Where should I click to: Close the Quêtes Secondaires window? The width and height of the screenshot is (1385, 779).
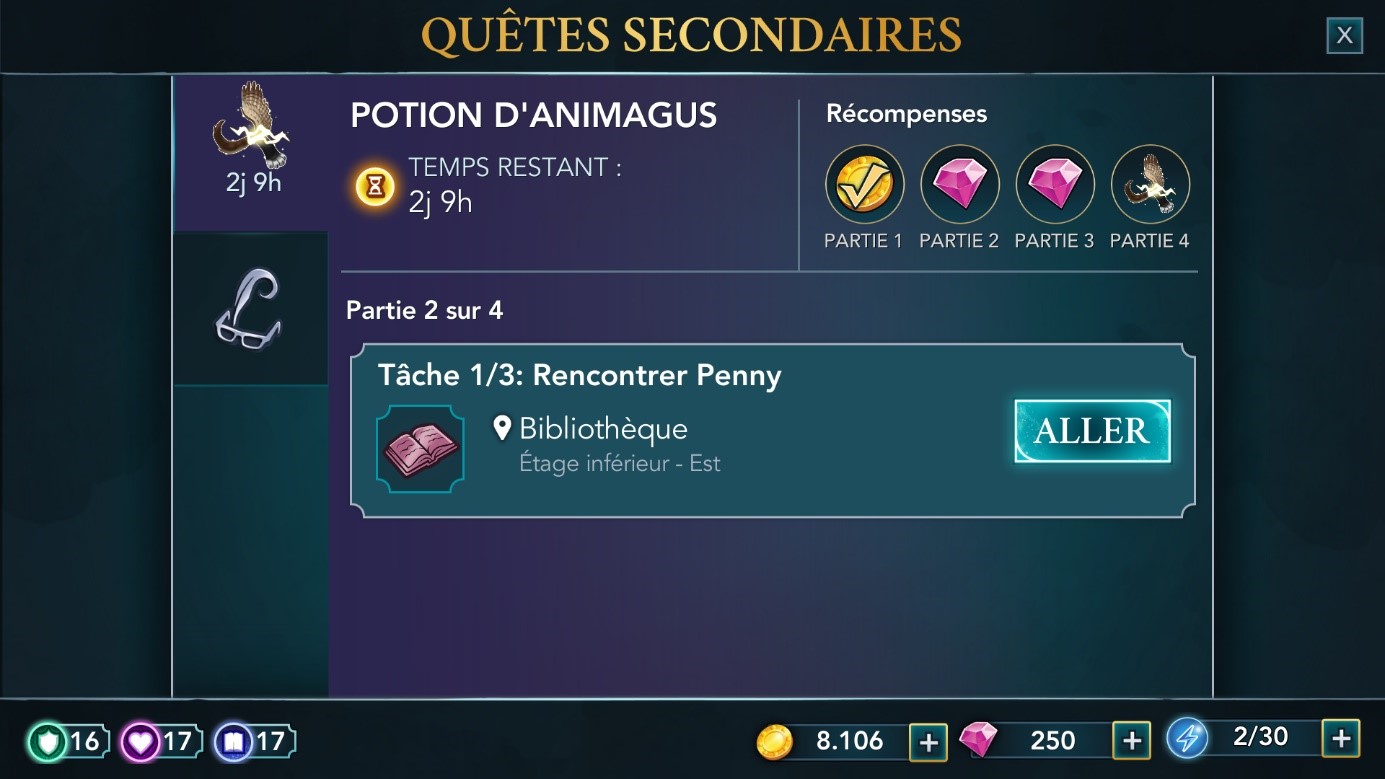click(1344, 36)
